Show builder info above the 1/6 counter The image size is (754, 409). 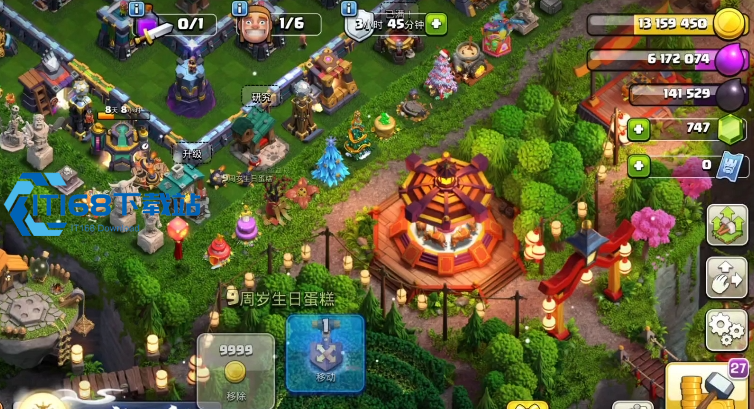point(241,9)
